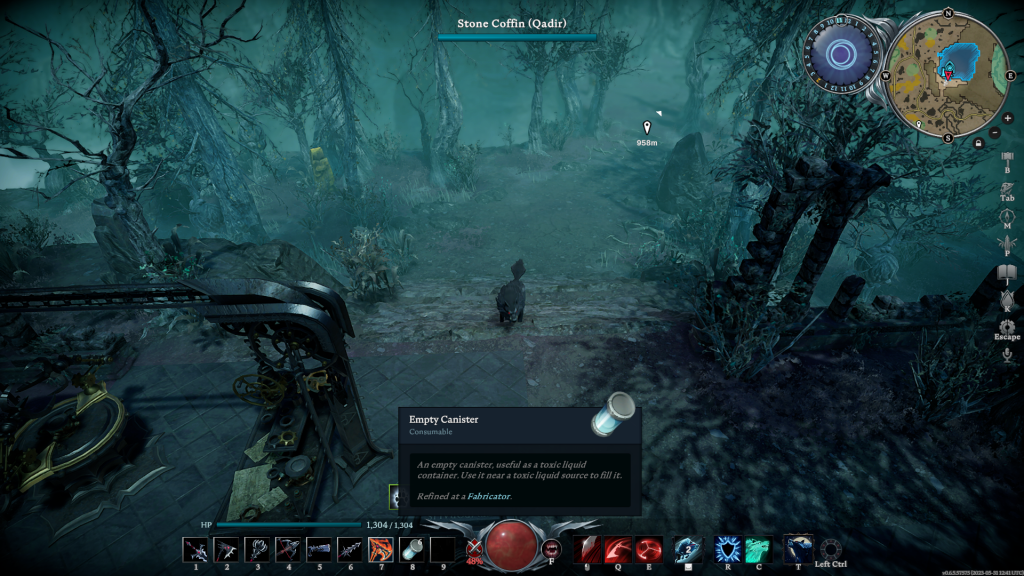
Task: Activate the red swirl E ability
Action: 648,549
